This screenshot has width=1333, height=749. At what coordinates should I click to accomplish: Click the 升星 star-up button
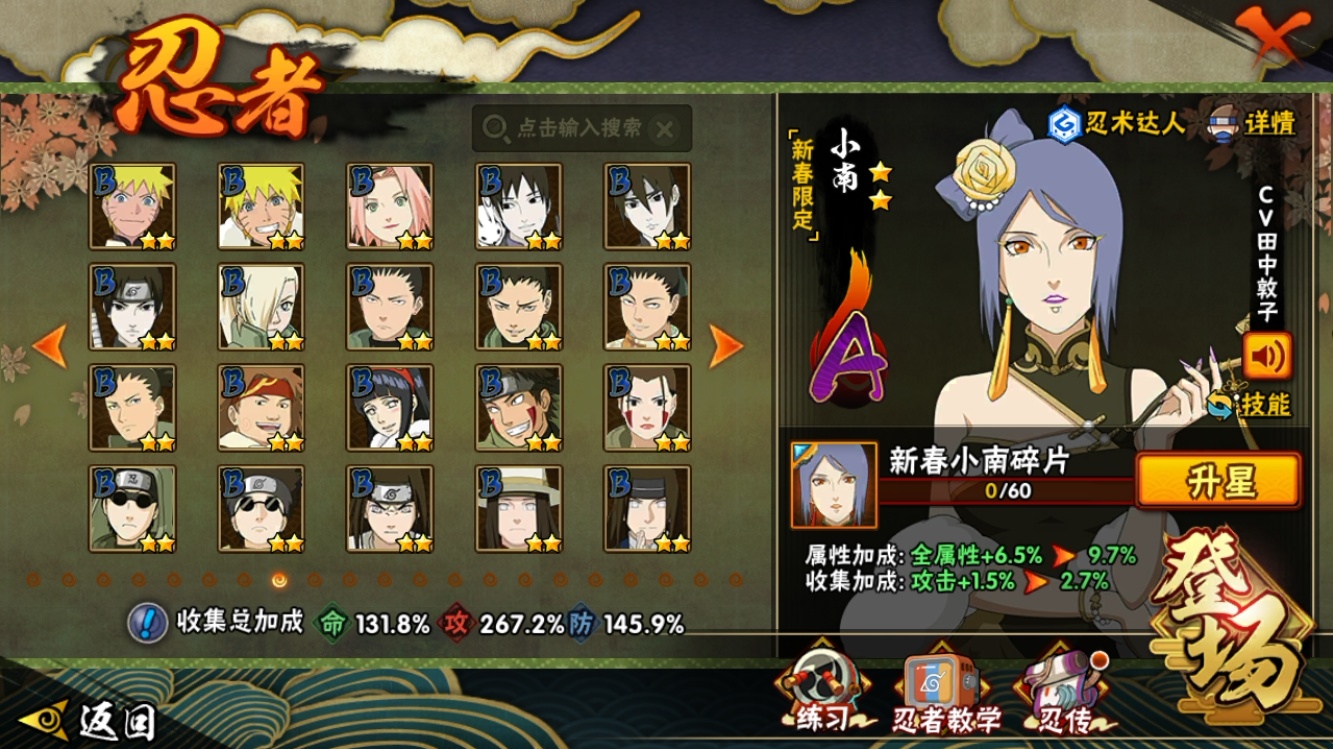(x=1219, y=481)
